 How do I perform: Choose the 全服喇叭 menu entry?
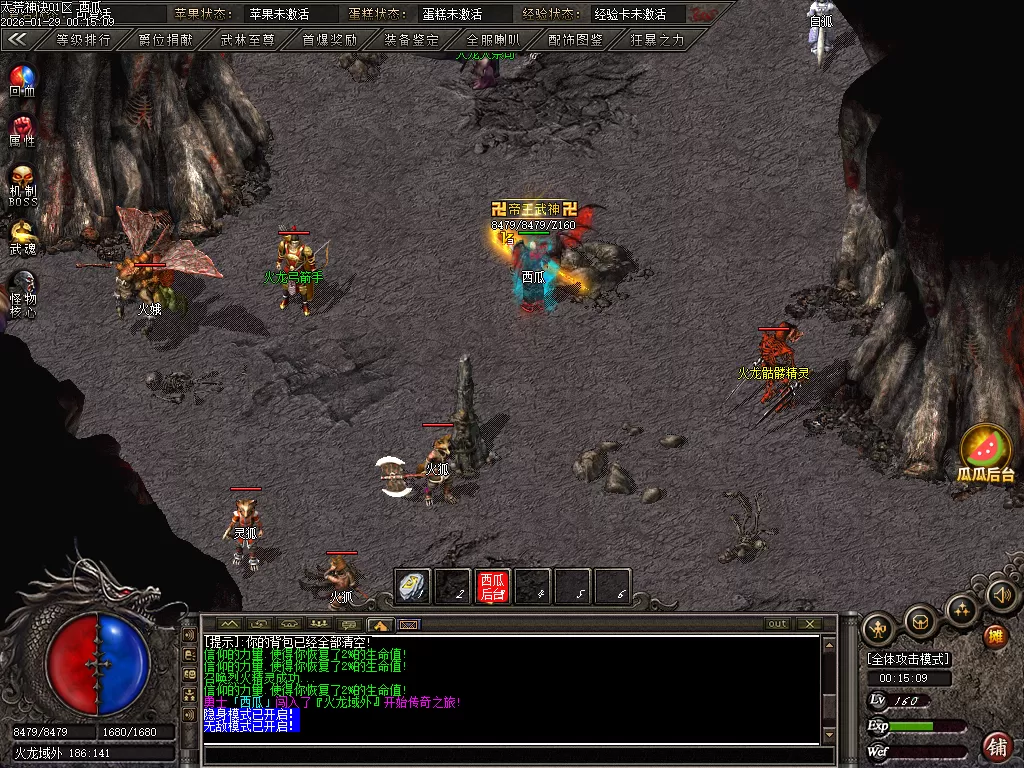point(493,40)
